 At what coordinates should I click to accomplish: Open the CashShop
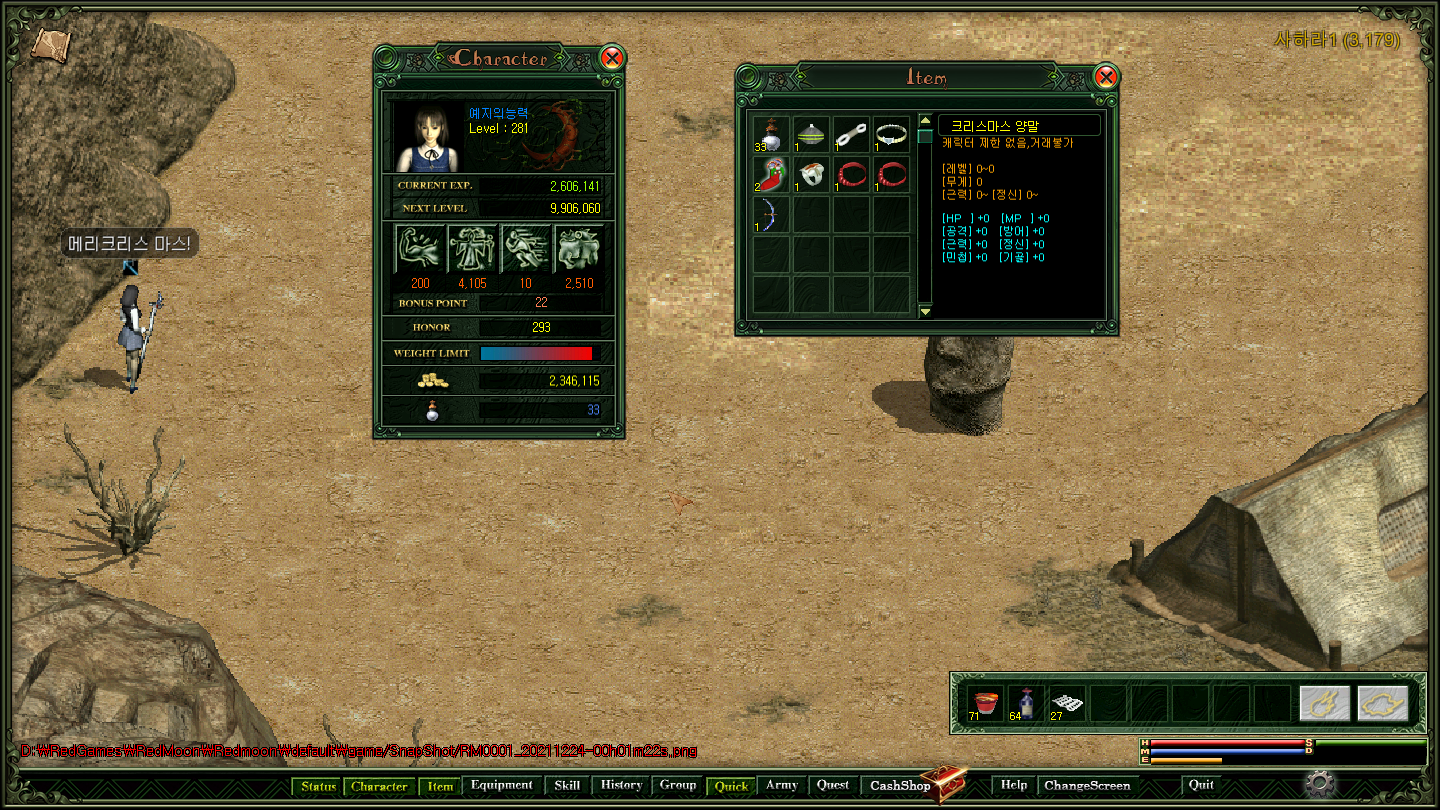pos(900,786)
